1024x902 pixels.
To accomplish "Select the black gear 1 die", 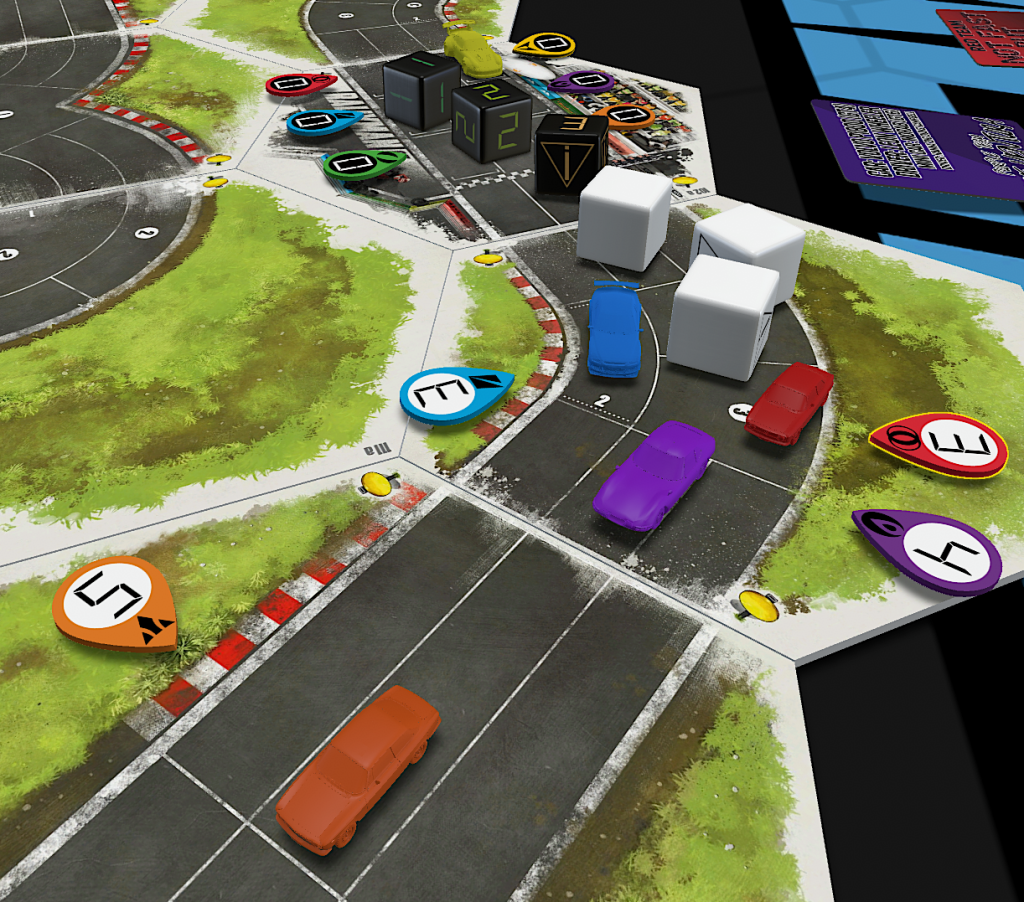I will (x=421, y=89).
